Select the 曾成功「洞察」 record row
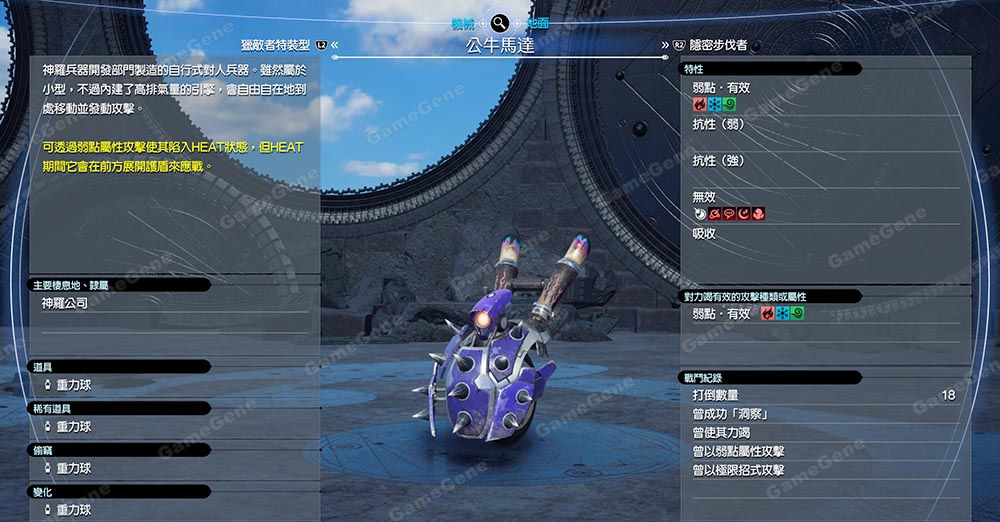This screenshot has width=1000, height=522. click(x=823, y=413)
